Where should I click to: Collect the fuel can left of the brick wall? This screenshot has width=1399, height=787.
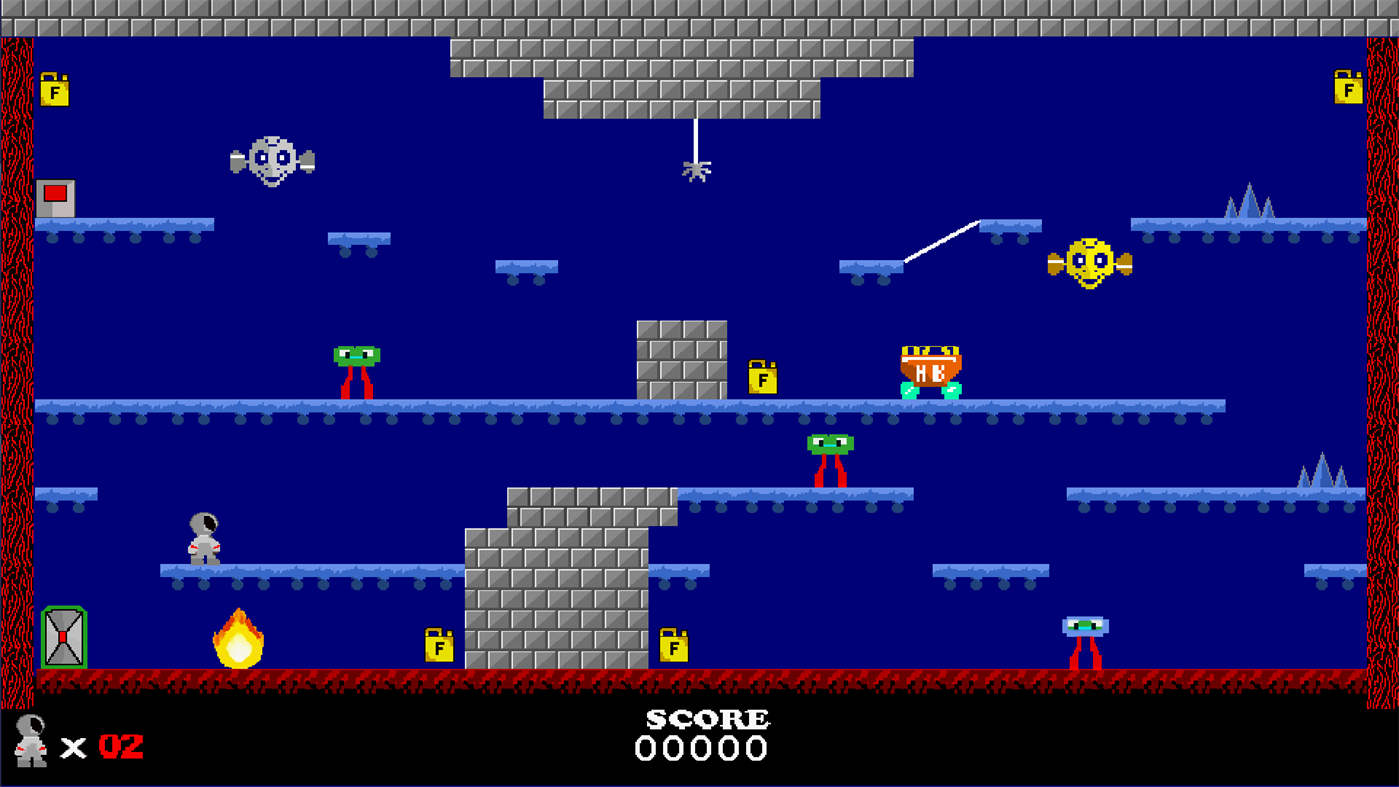438,645
